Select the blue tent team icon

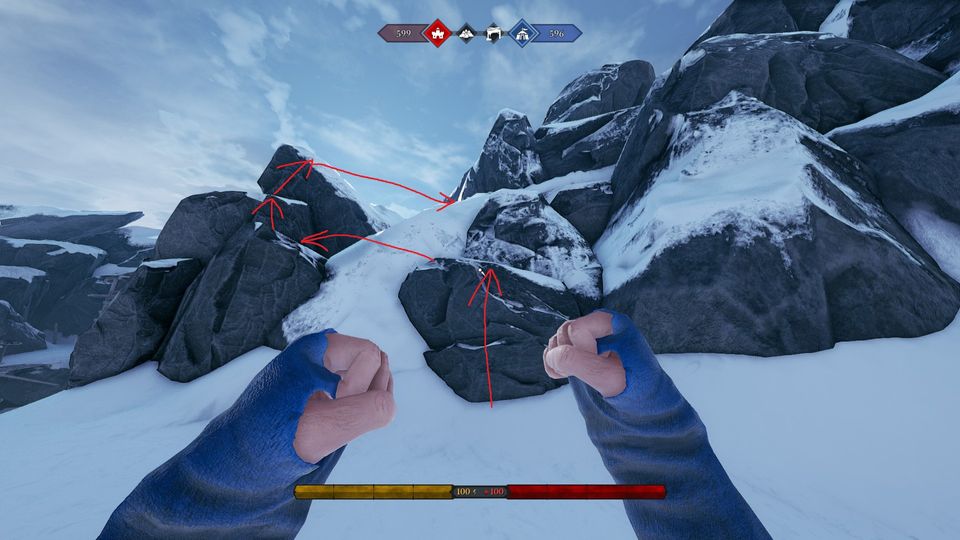click(522, 34)
